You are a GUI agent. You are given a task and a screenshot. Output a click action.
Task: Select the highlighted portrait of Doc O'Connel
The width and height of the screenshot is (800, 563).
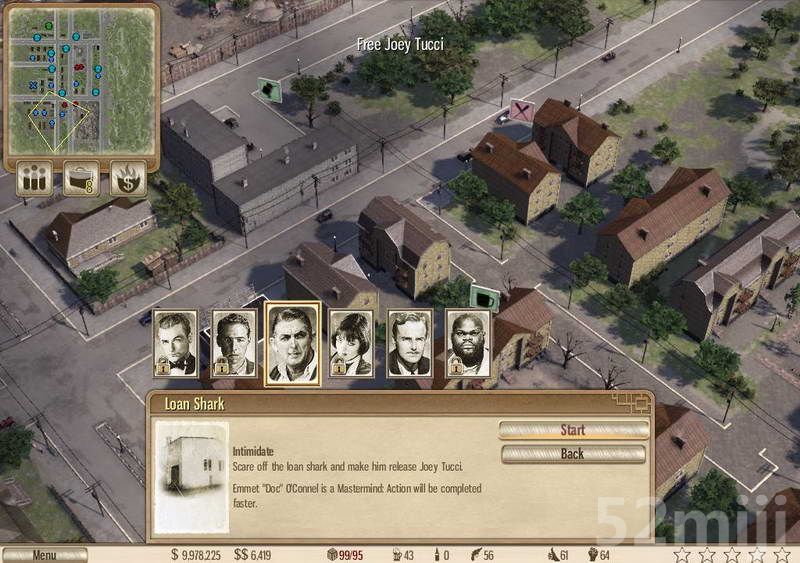(293, 343)
